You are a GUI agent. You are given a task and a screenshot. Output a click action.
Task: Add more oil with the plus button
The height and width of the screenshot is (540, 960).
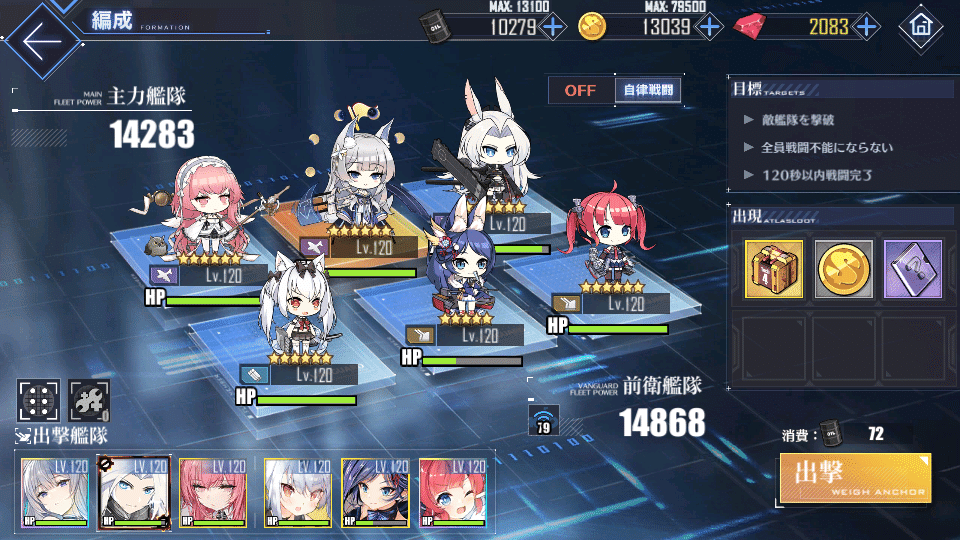pos(553,27)
